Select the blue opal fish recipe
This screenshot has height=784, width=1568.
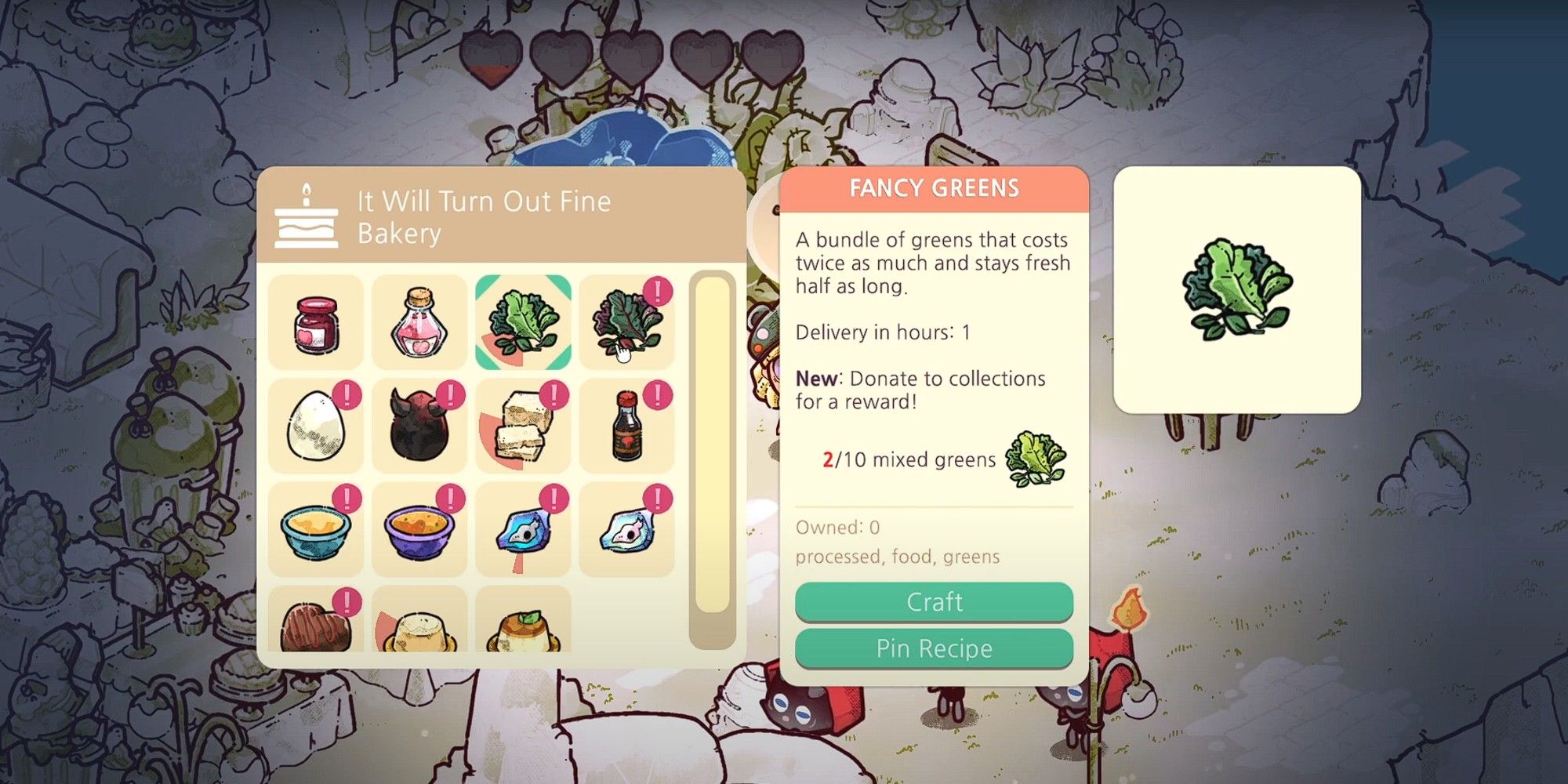coord(523,529)
